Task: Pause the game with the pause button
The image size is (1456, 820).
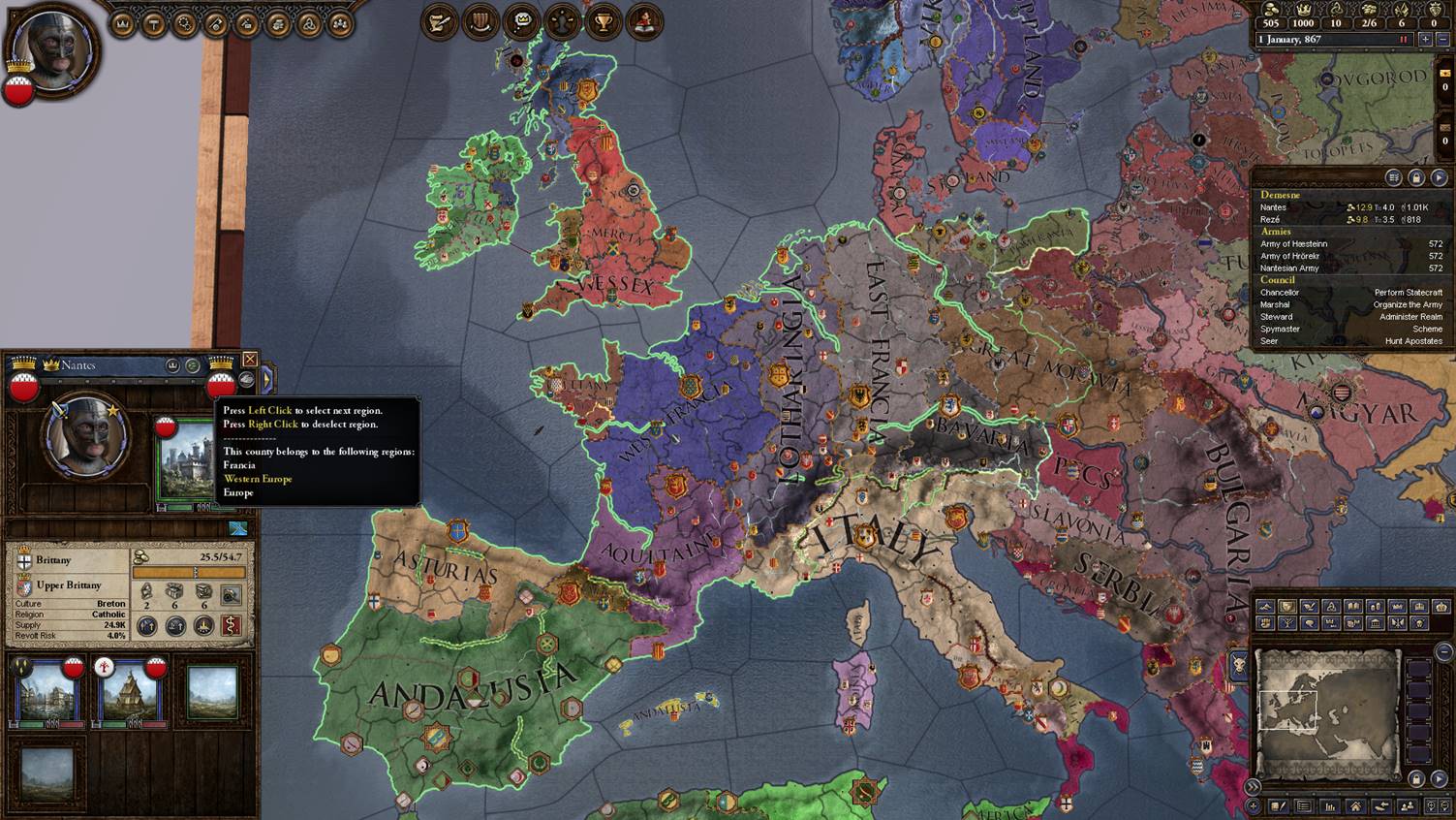Action: pyautogui.click(x=1404, y=39)
